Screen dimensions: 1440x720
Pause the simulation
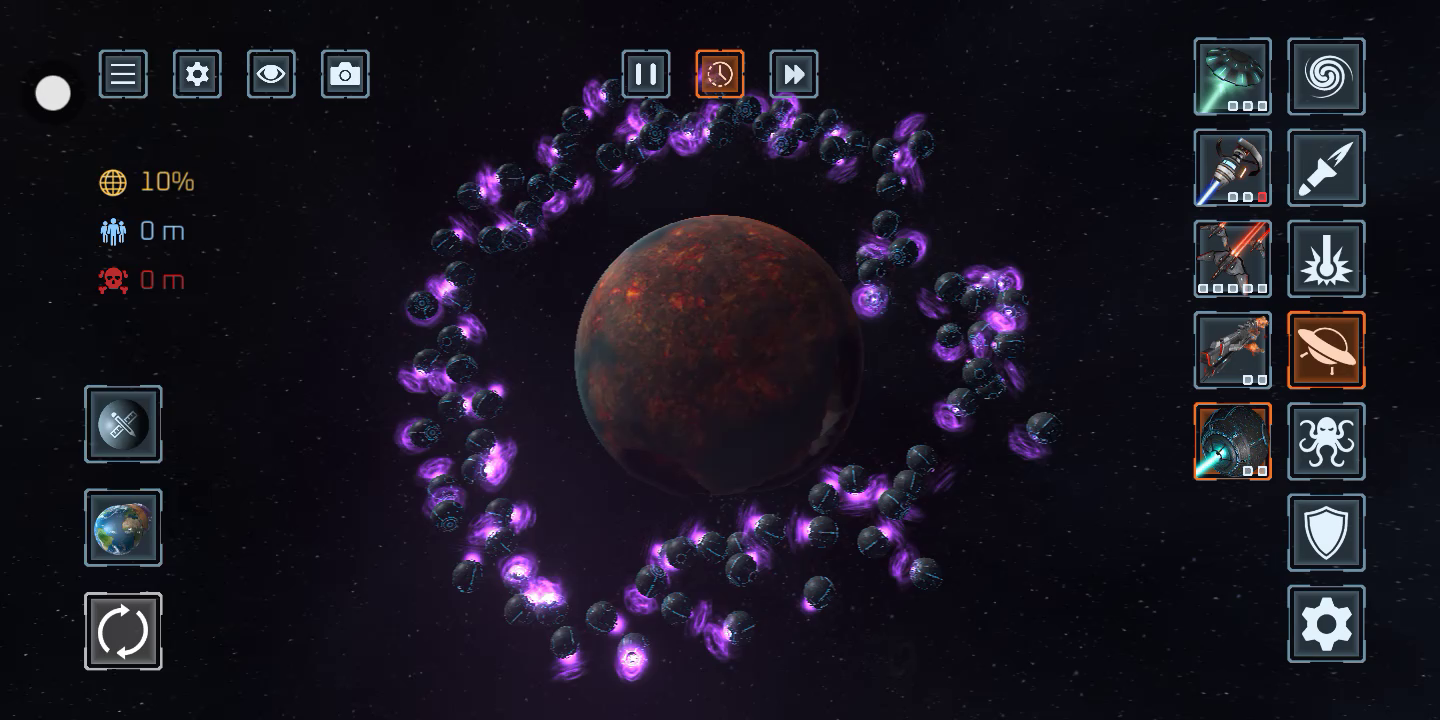pos(646,74)
